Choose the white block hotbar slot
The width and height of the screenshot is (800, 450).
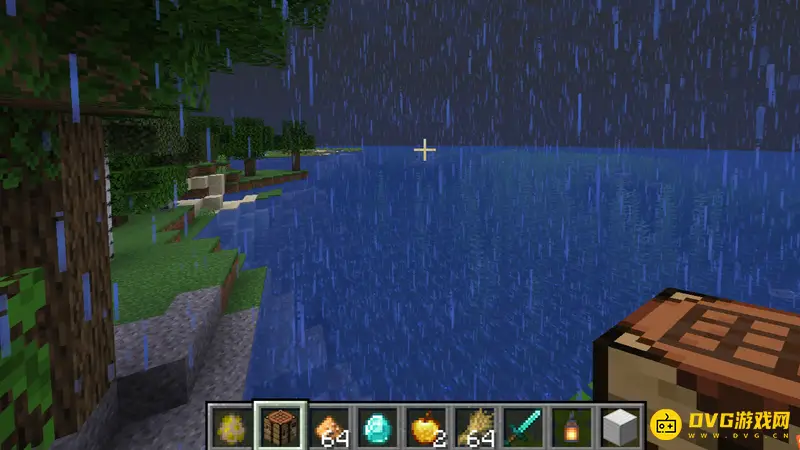tap(621, 427)
